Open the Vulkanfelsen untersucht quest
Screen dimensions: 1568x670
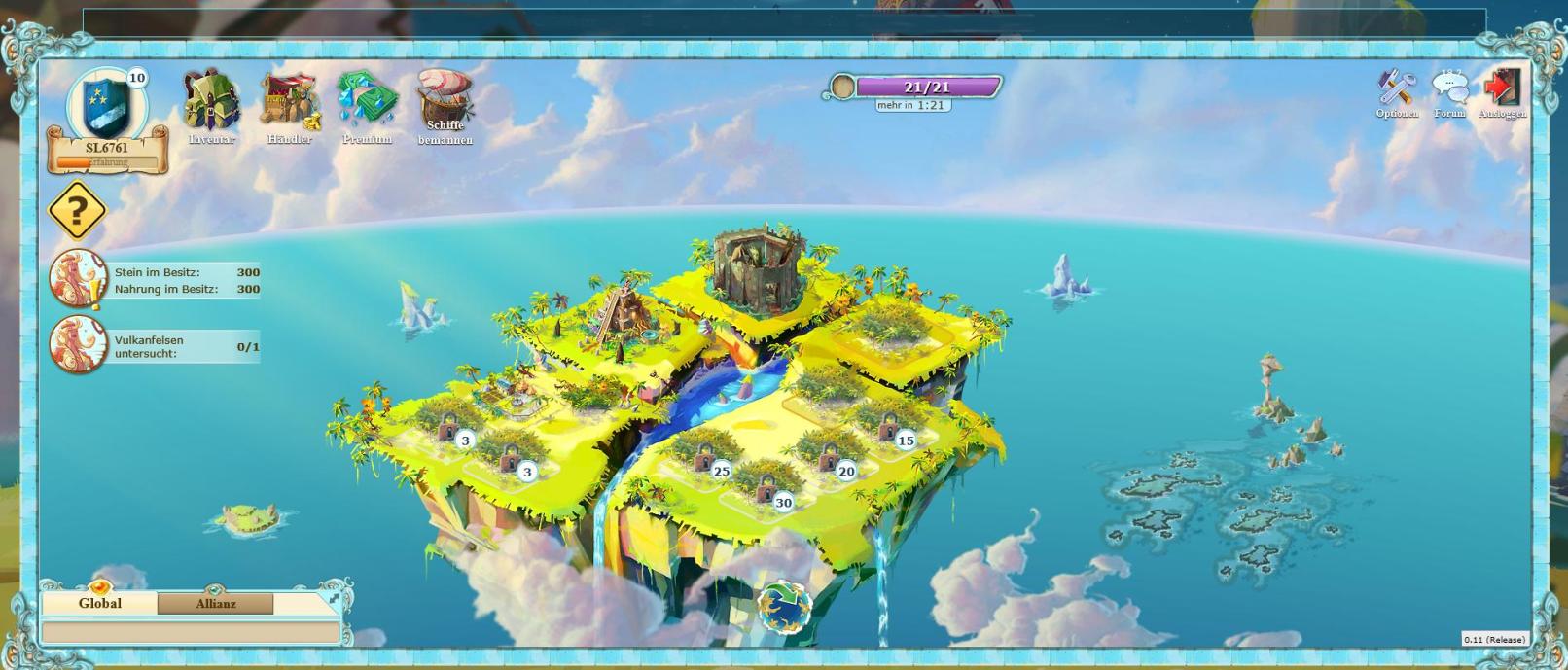coord(78,345)
